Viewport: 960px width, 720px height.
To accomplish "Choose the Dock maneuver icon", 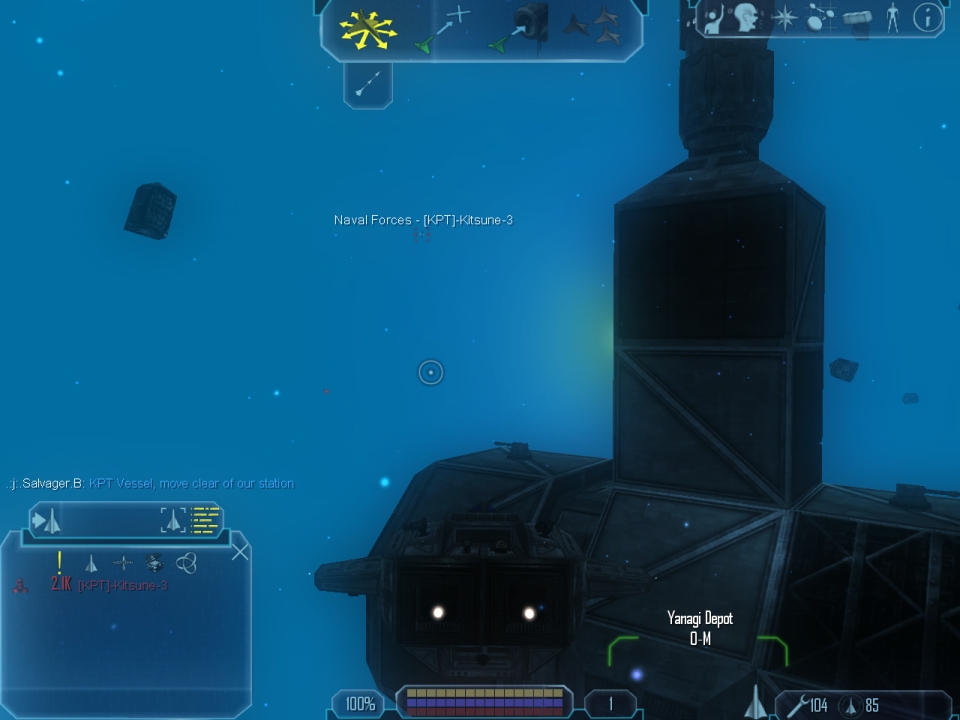I will click(x=520, y=28).
